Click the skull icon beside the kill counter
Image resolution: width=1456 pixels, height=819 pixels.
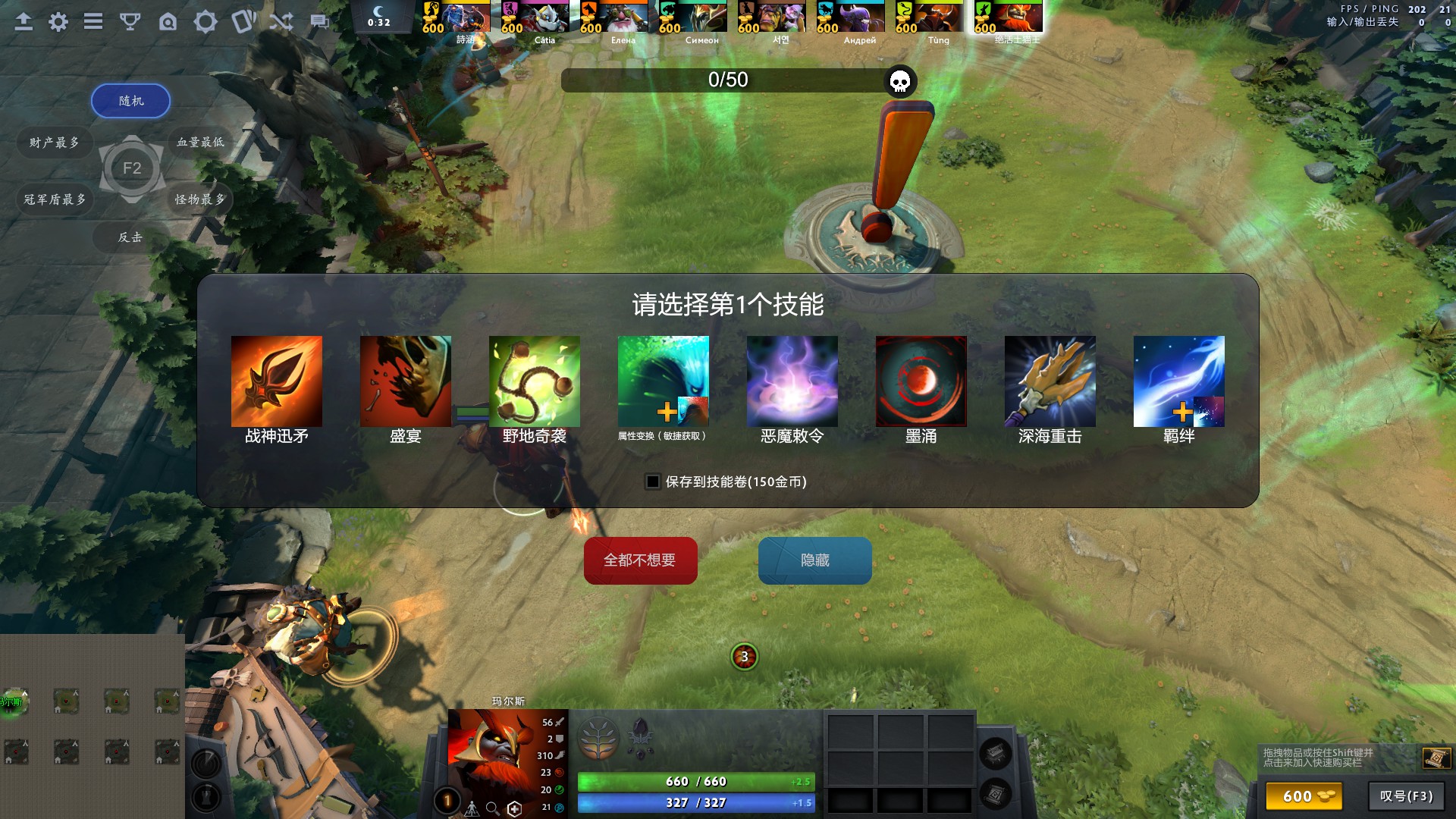901,82
